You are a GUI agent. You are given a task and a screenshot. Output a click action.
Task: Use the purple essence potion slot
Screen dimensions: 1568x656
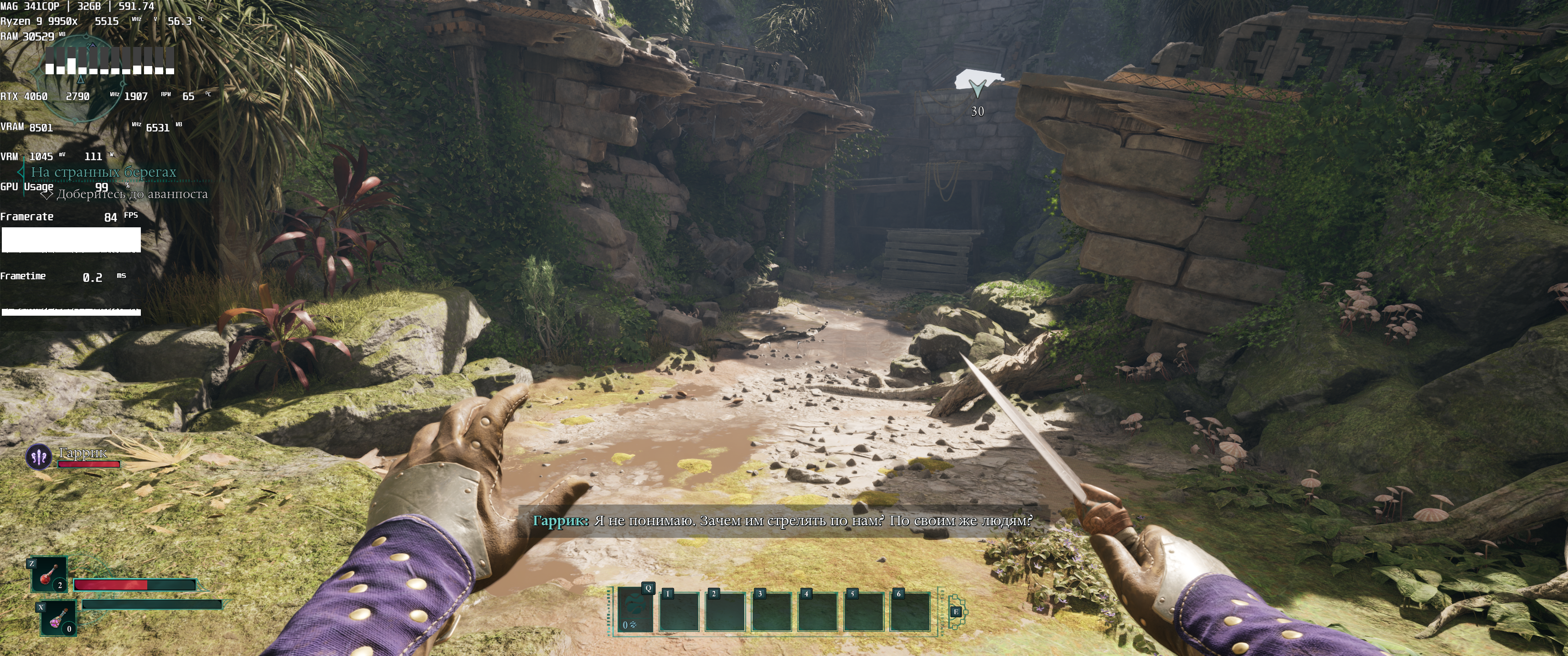tap(58, 618)
